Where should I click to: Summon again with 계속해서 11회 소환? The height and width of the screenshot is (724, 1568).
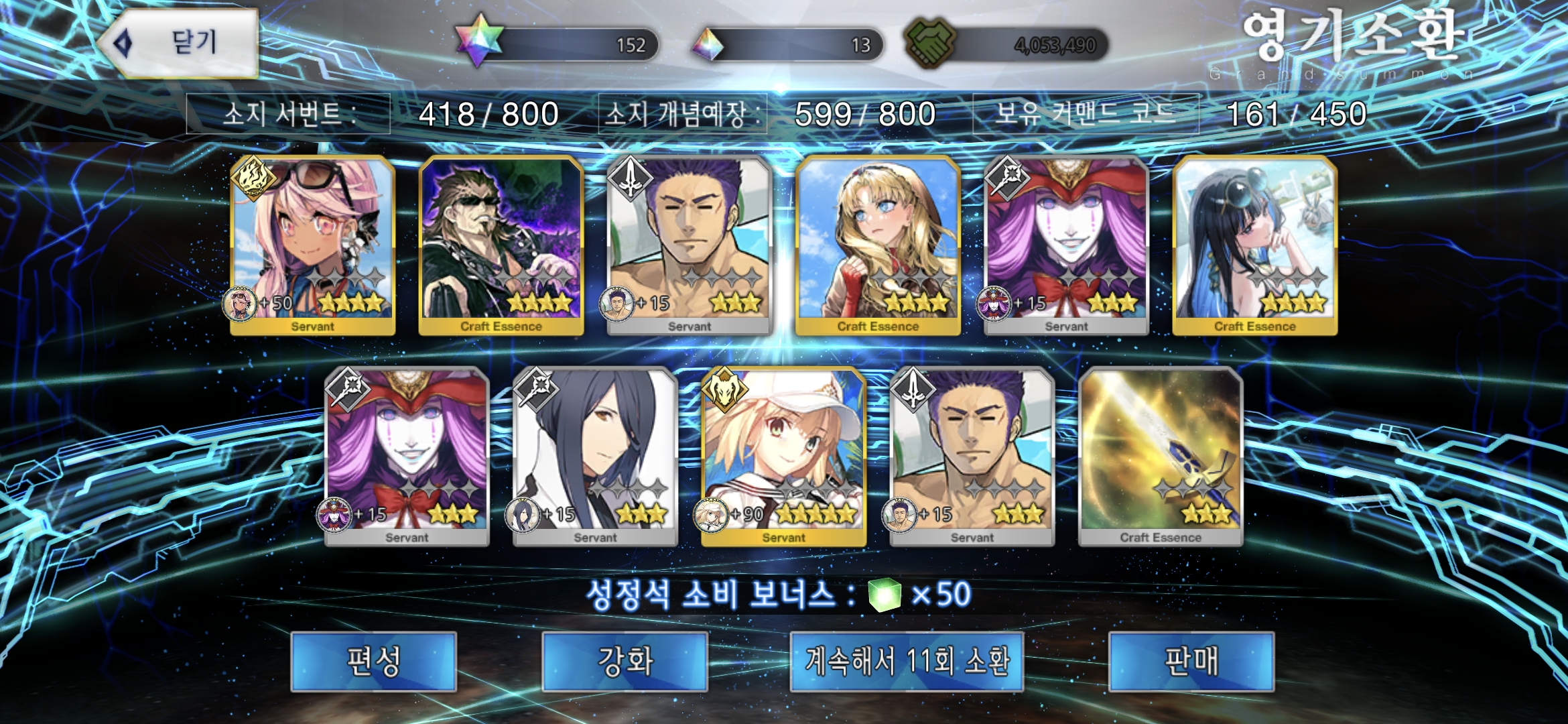coord(907,662)
